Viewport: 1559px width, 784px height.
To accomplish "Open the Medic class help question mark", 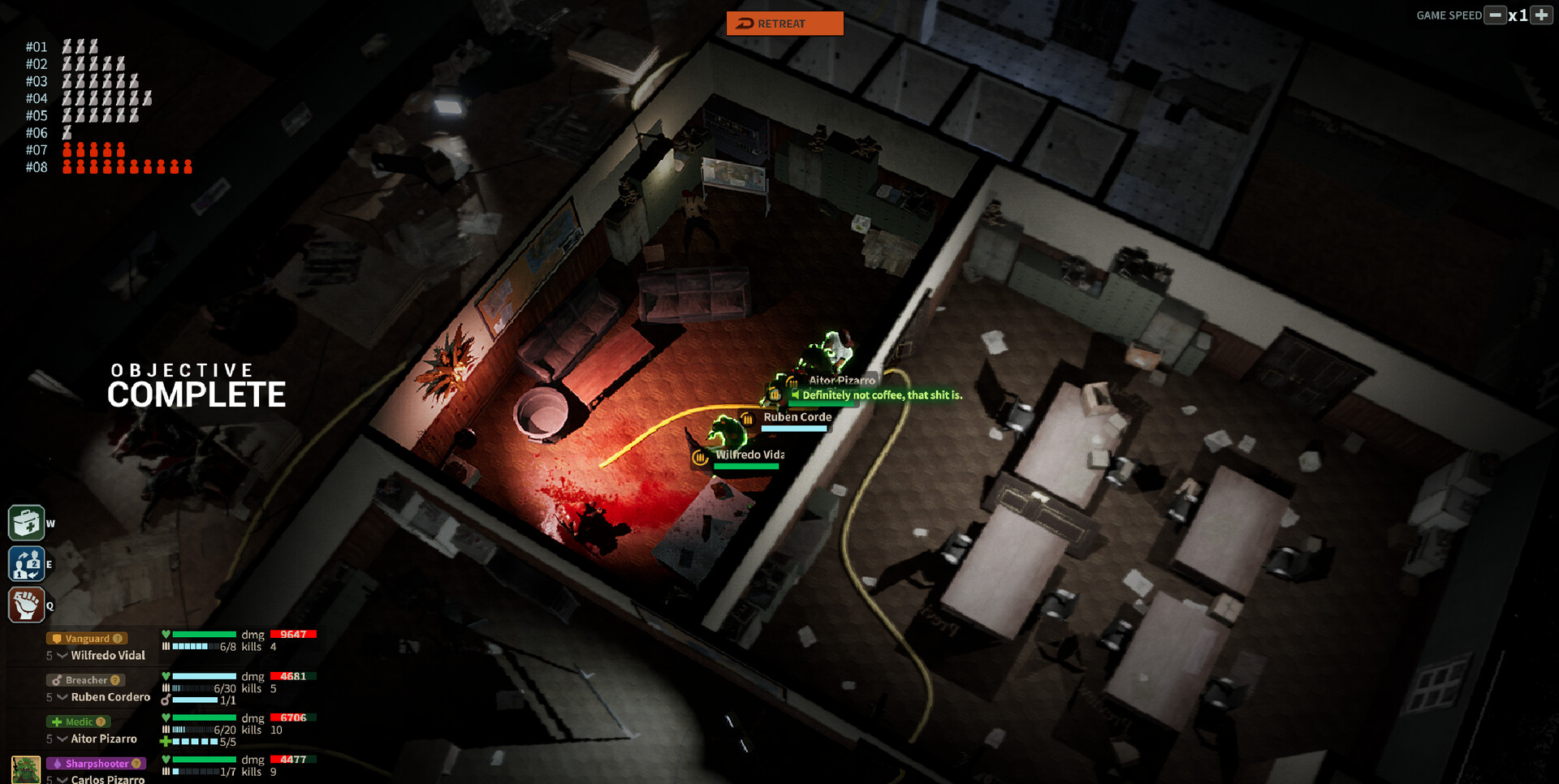I will click(x=101, y=722).
